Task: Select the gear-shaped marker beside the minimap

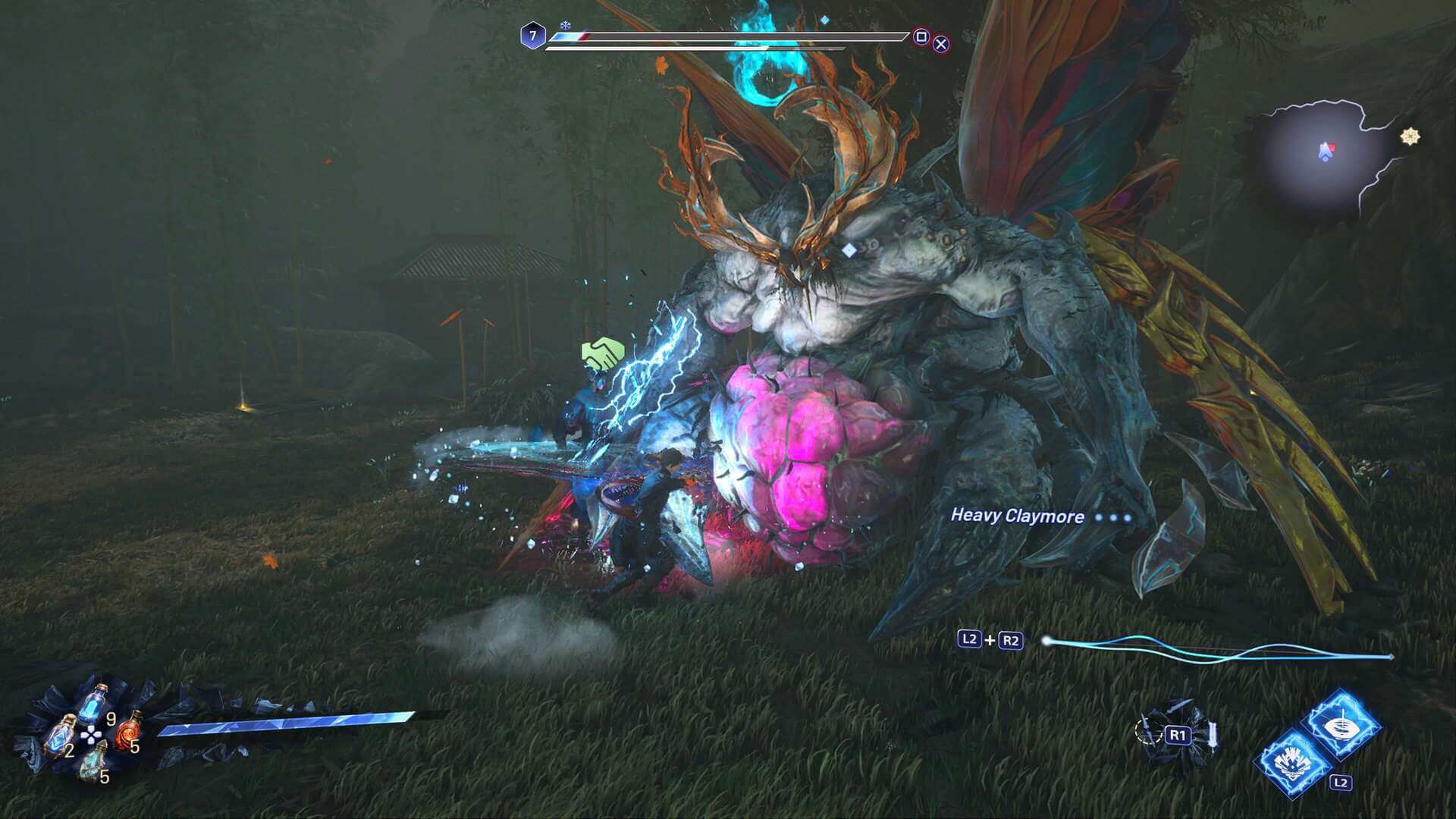Action: tap(1408, 137)
